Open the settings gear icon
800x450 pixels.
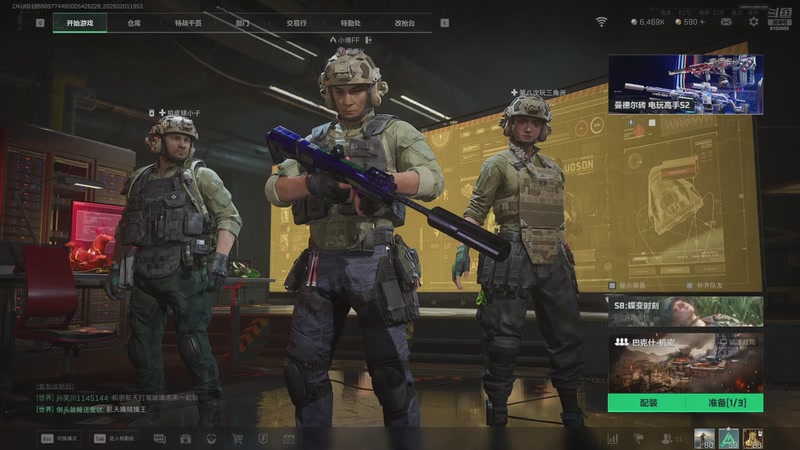tap(754, 21)
